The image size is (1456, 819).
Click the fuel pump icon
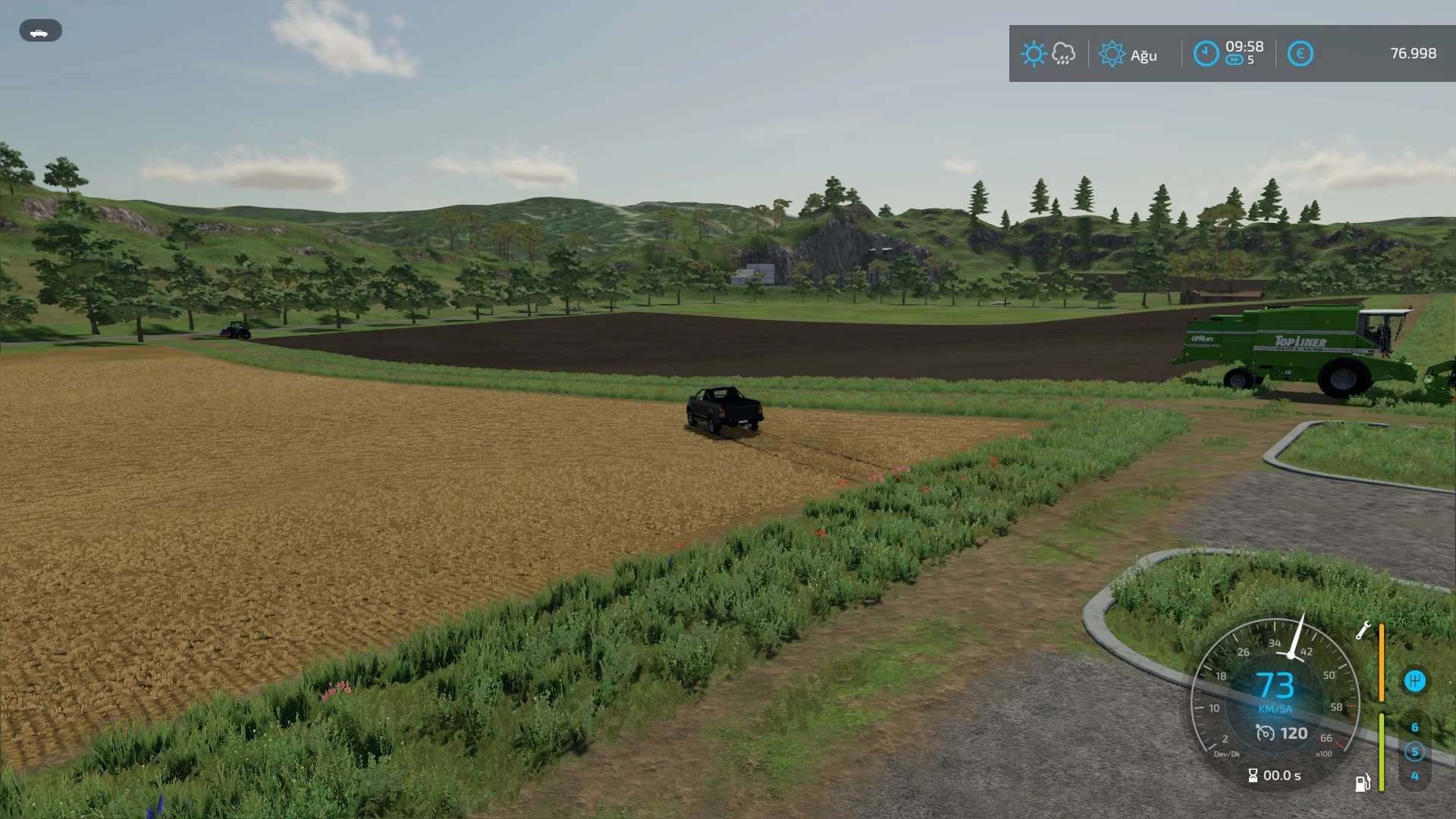click(1363, 782)
